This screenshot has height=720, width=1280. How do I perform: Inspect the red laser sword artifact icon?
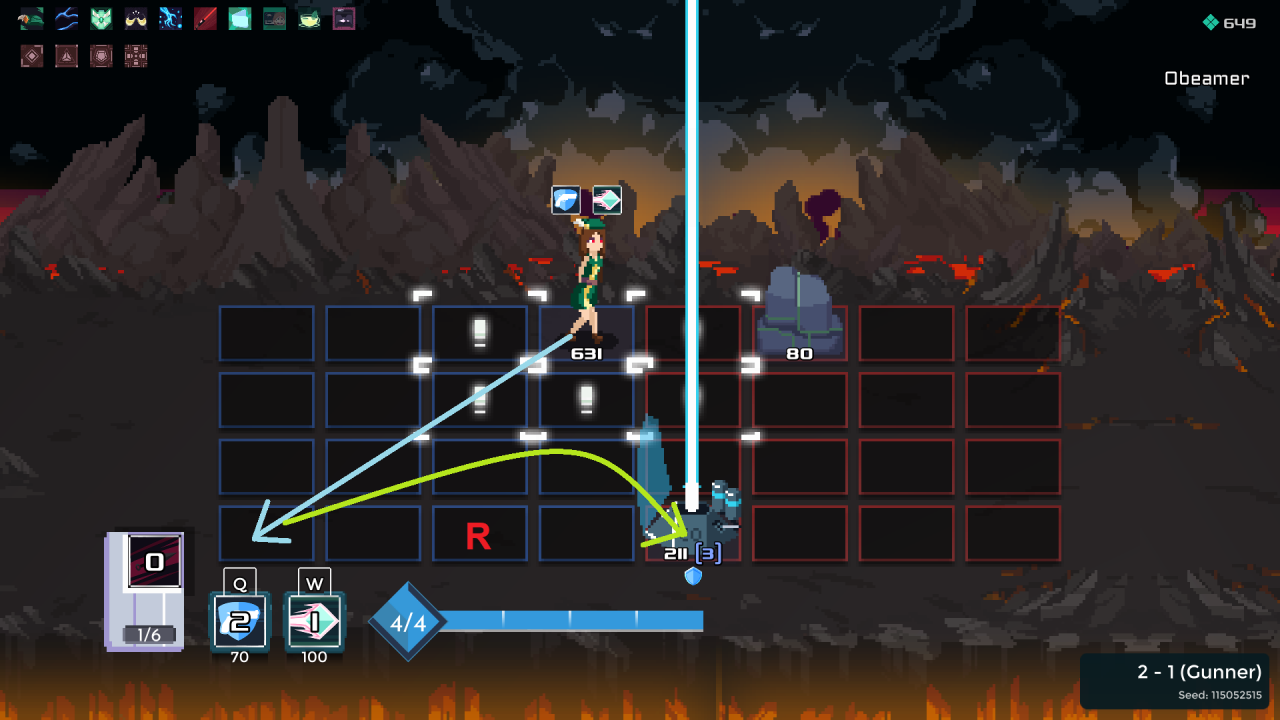(x=205, y=18)
